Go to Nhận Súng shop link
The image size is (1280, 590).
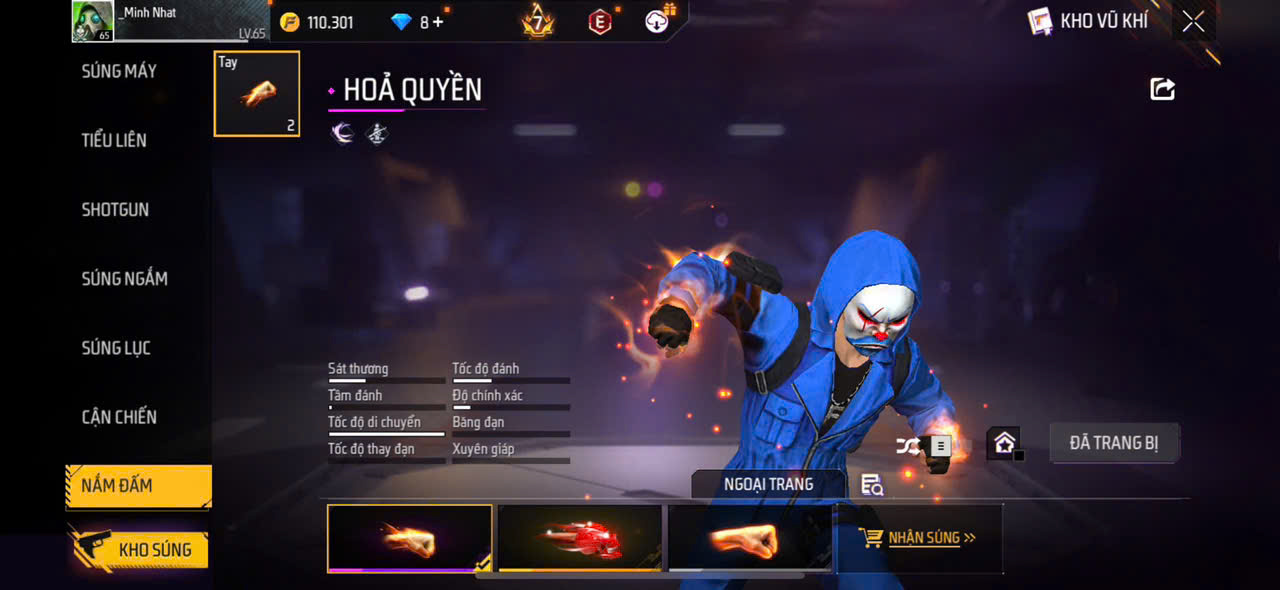click(920, 538)
